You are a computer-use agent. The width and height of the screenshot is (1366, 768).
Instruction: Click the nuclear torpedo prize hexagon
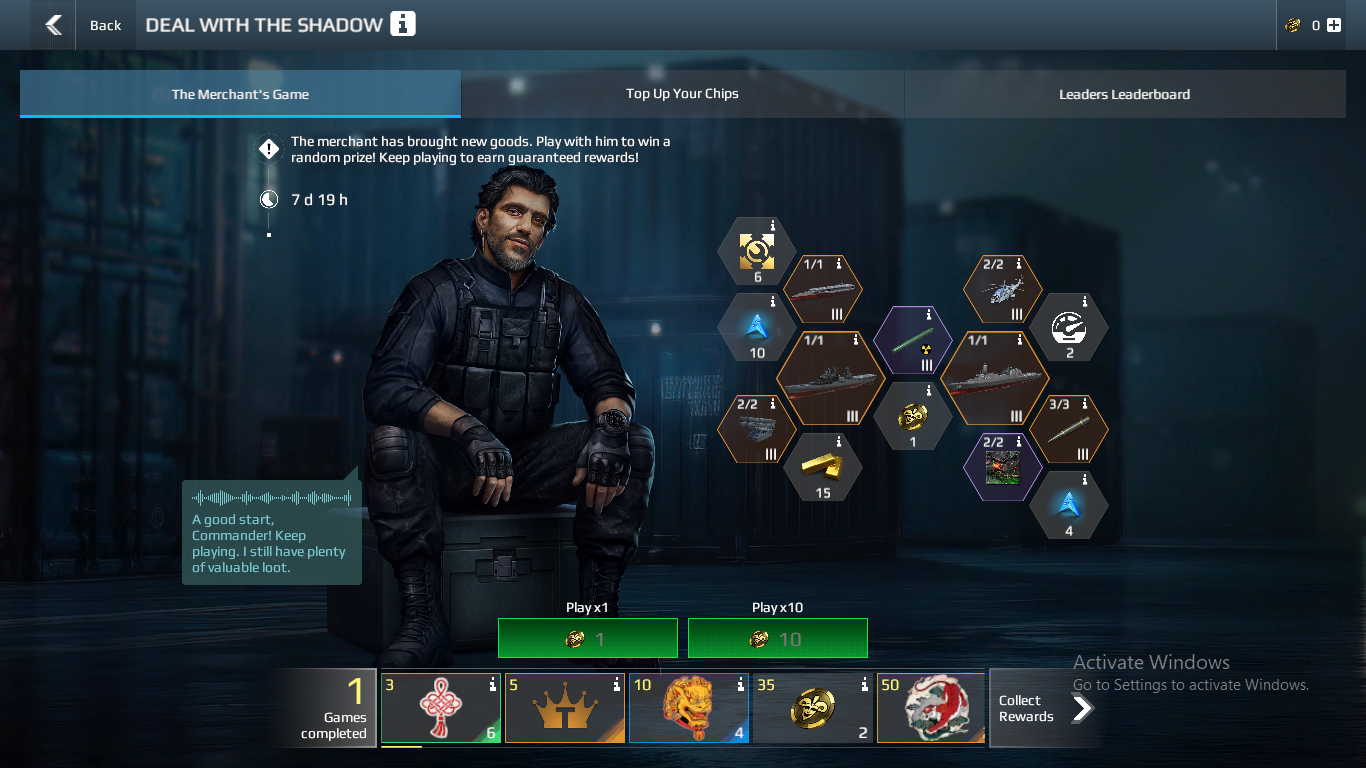(x=912, y=340)
